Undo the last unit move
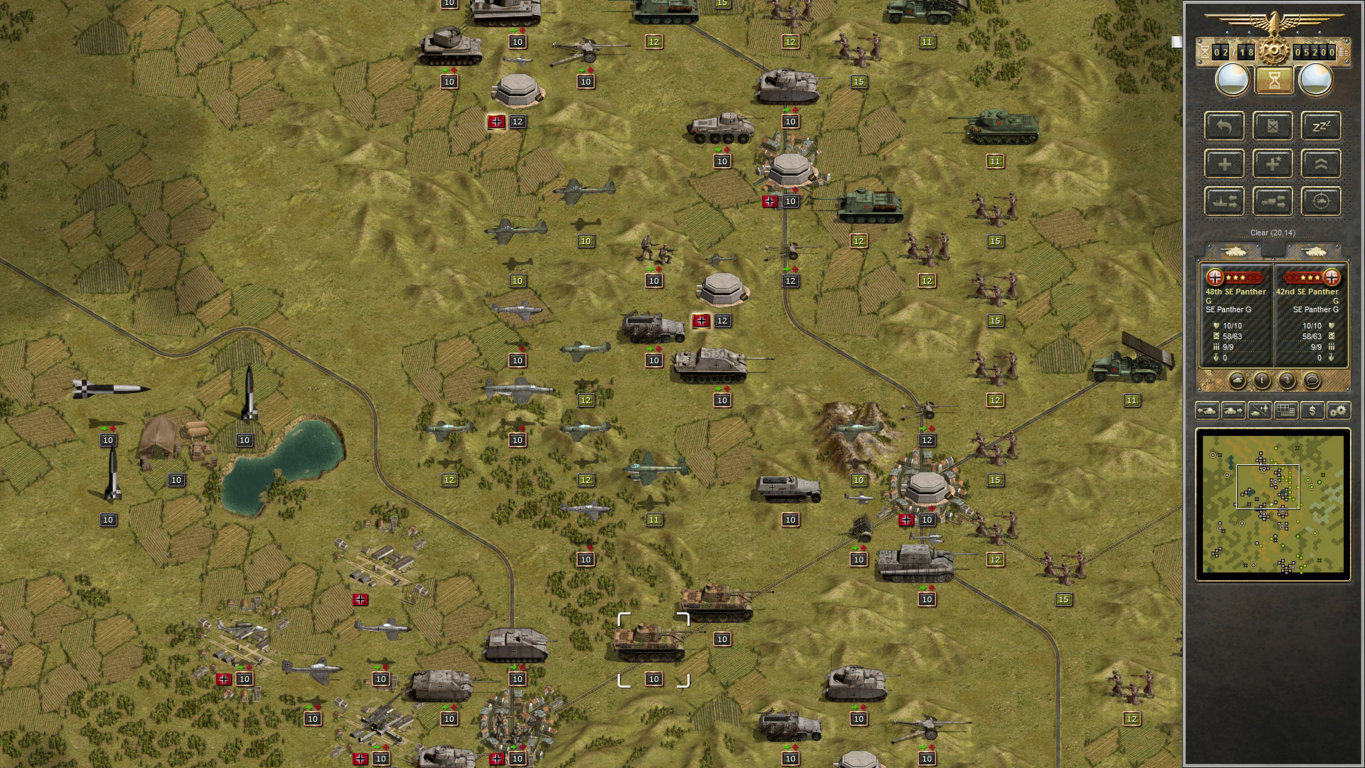 (1224, 126)
